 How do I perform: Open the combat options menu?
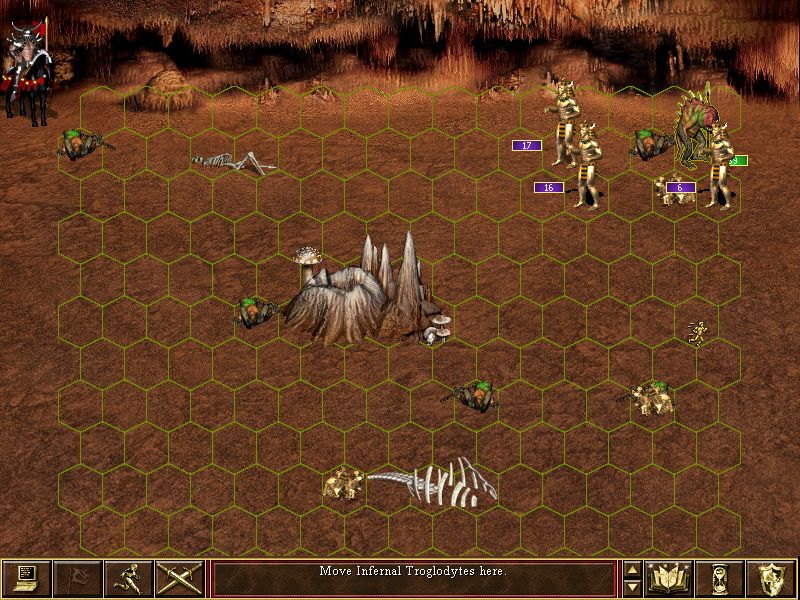point(27,578)
